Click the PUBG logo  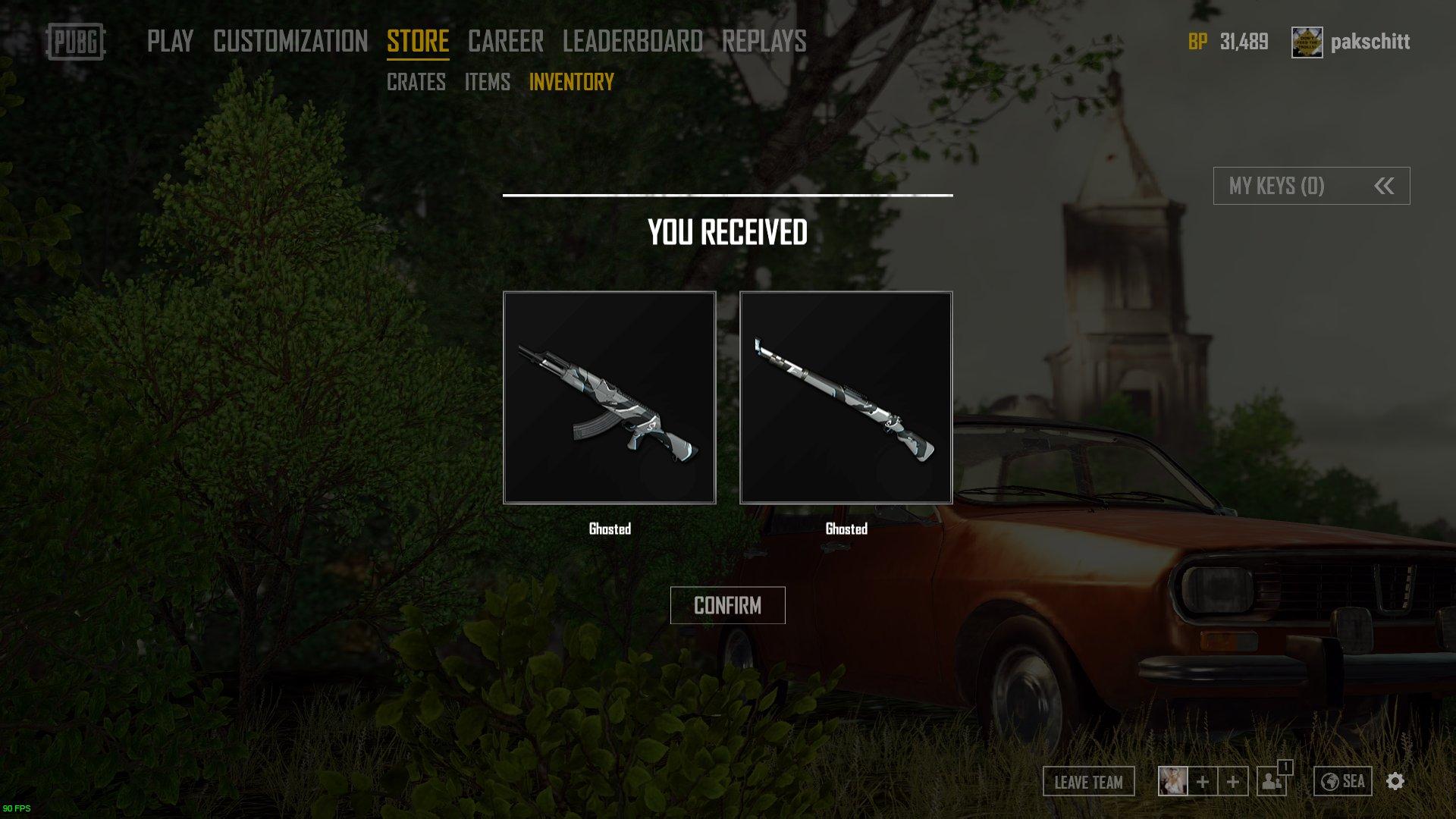(76, 42)
